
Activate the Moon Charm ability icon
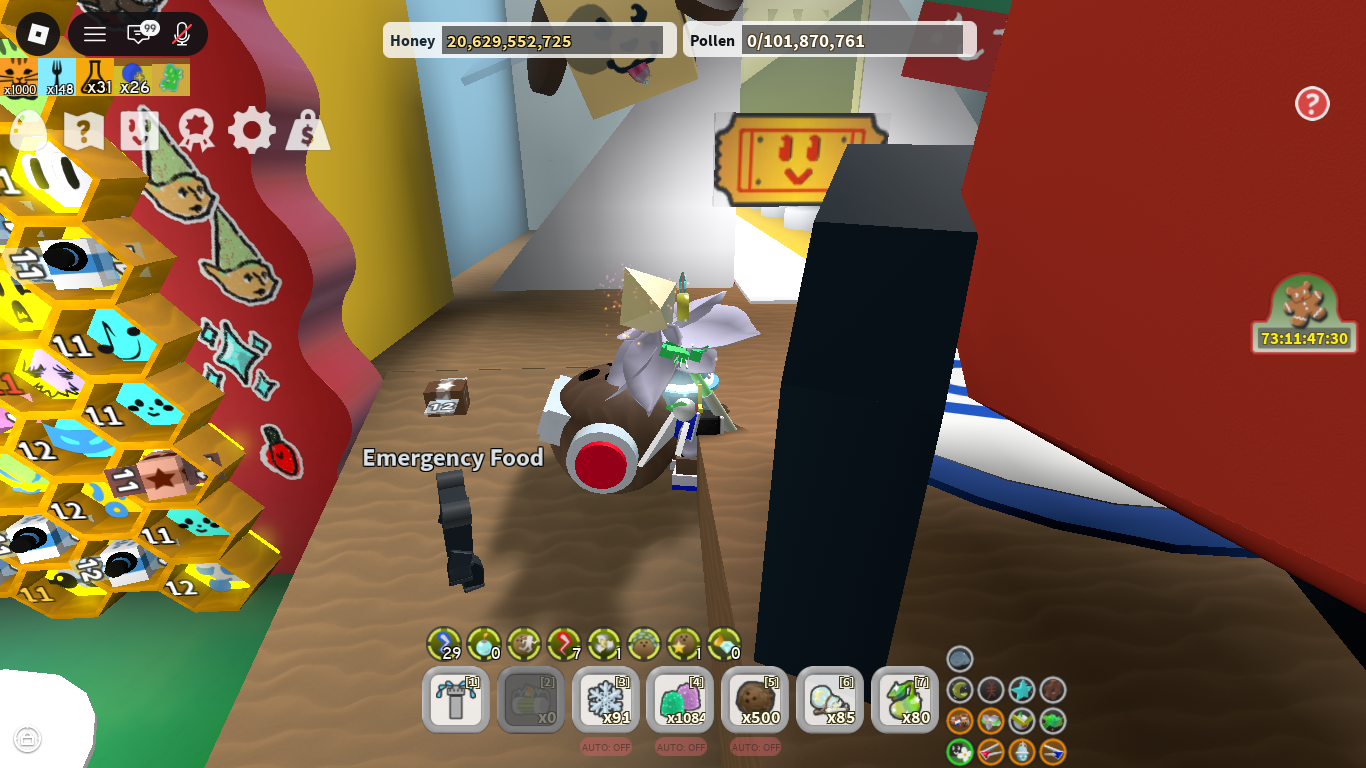pyautogui.click(x=960, y=690)
